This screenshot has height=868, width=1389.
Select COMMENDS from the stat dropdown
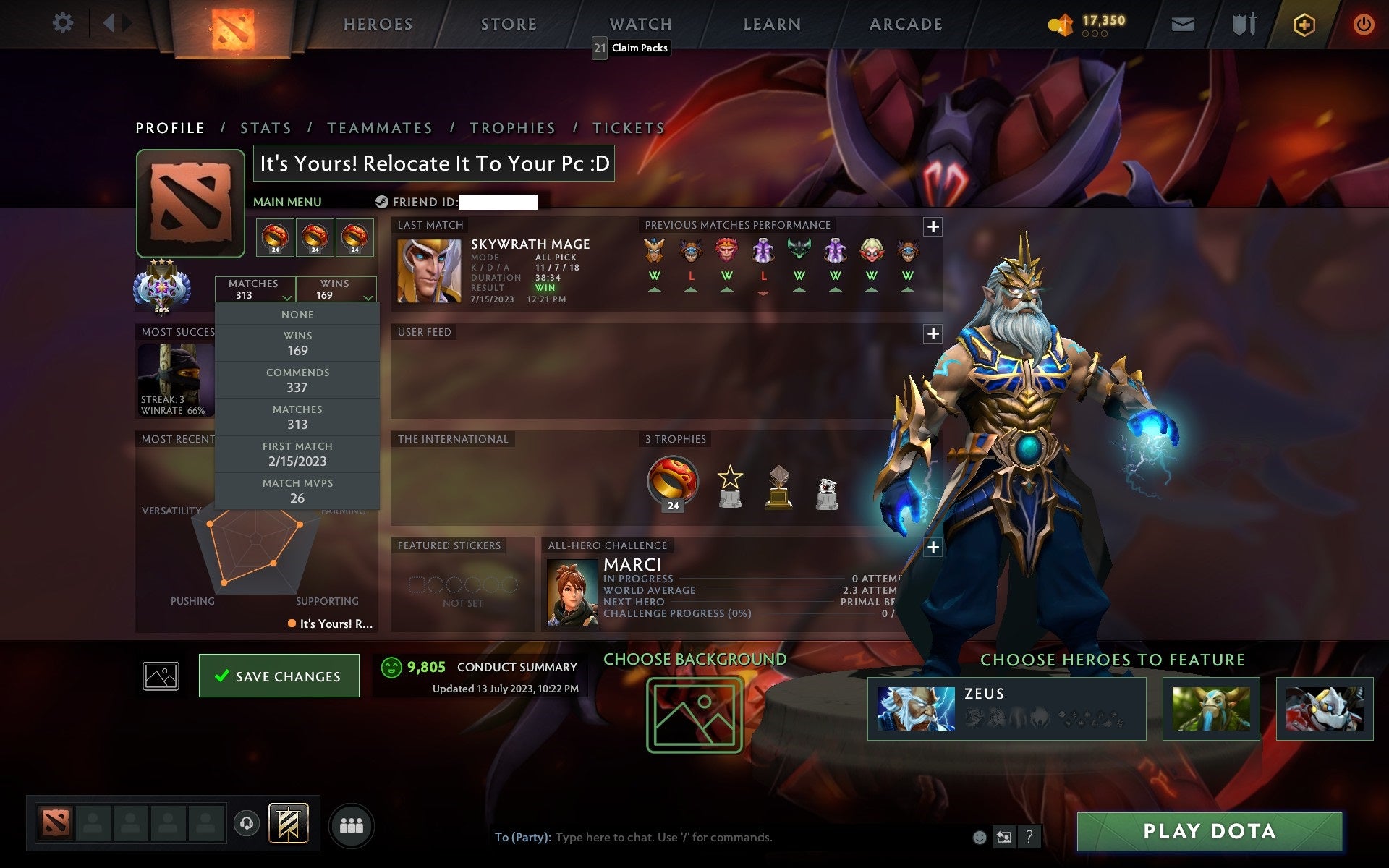[x=297, y=380]
